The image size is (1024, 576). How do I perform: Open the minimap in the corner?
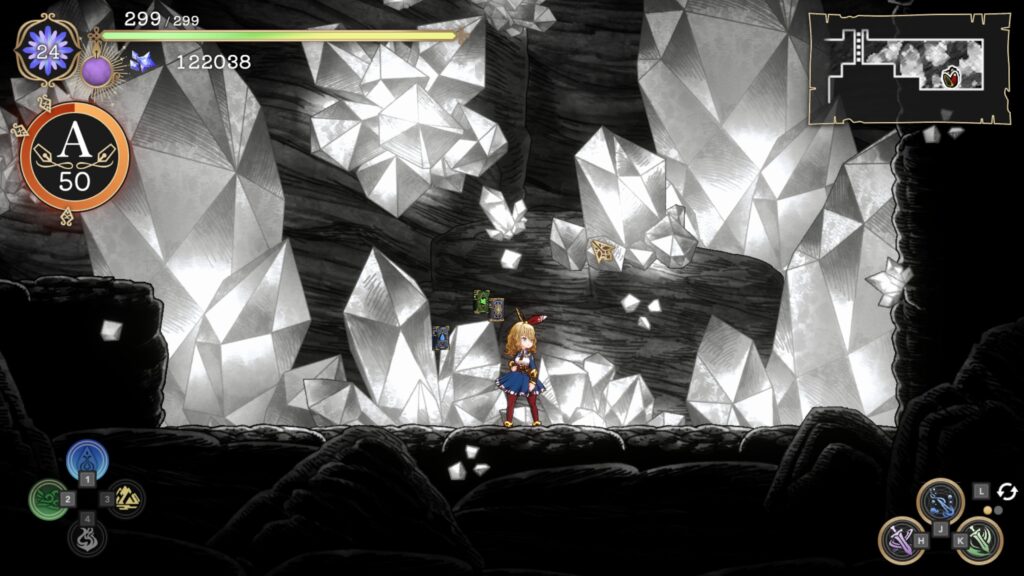(x=908, y=68)
